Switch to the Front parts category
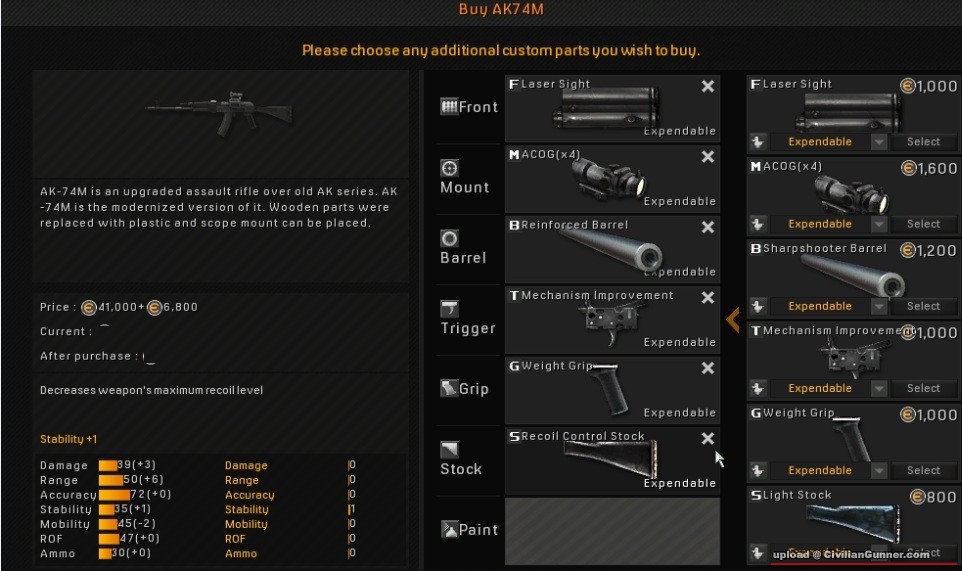Viewport: 962px width, 571px height. coord(468,107)
